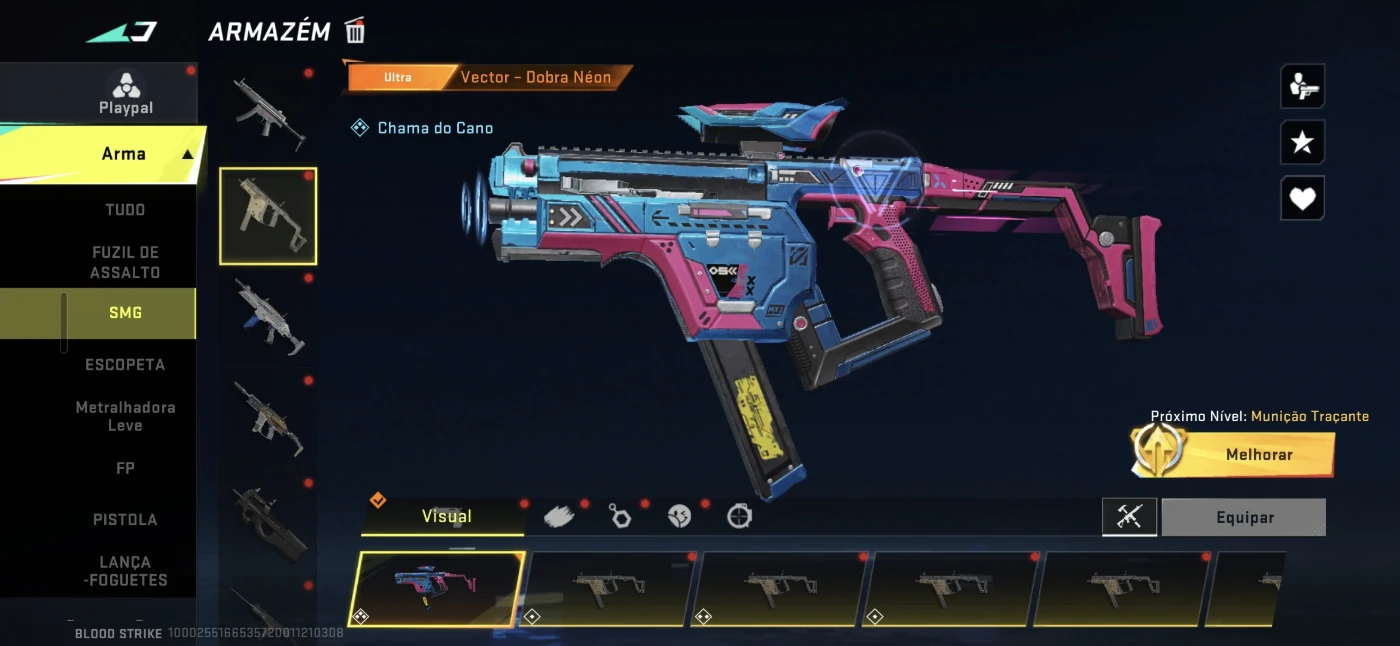Open the Metralhadora Leve category
This screenshot has width=1400, height=646.
point(125,416)
